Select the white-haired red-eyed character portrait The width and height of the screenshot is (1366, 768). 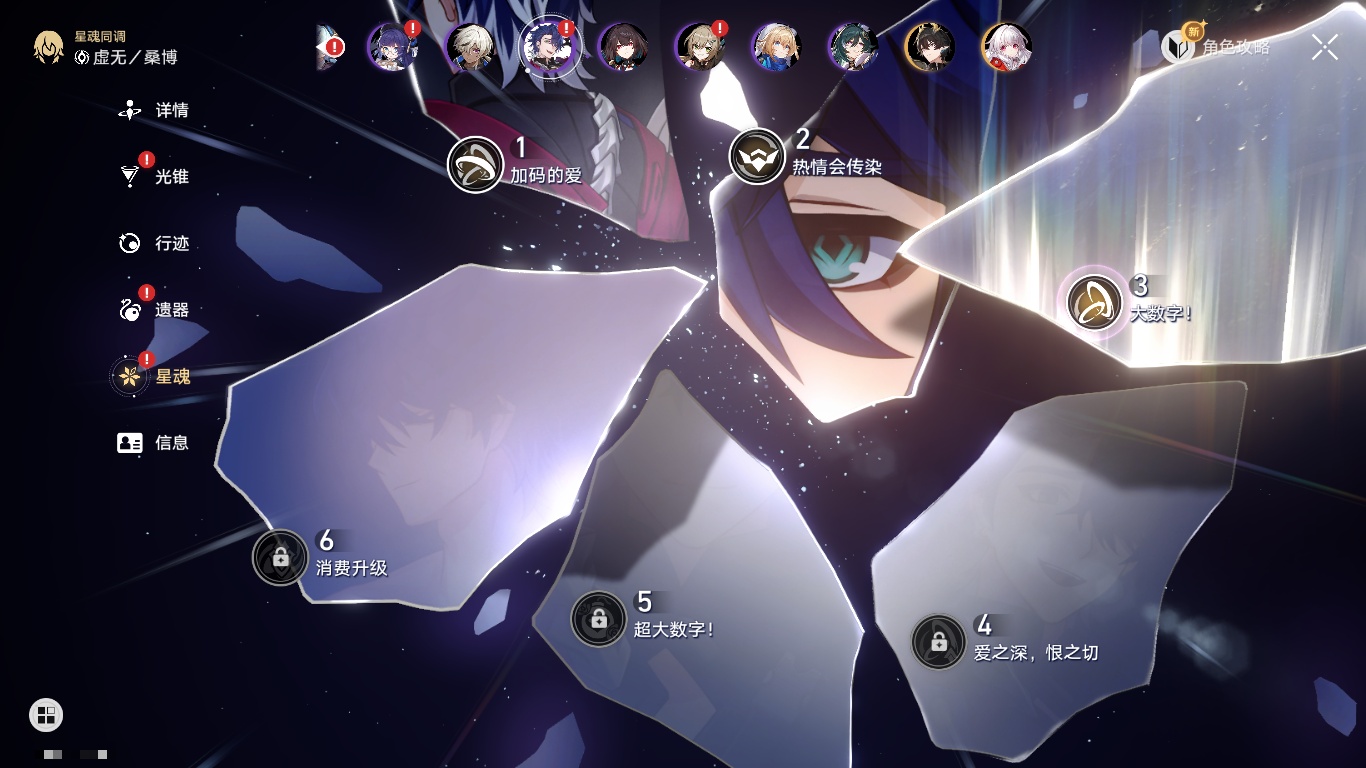pos(1006,47)
